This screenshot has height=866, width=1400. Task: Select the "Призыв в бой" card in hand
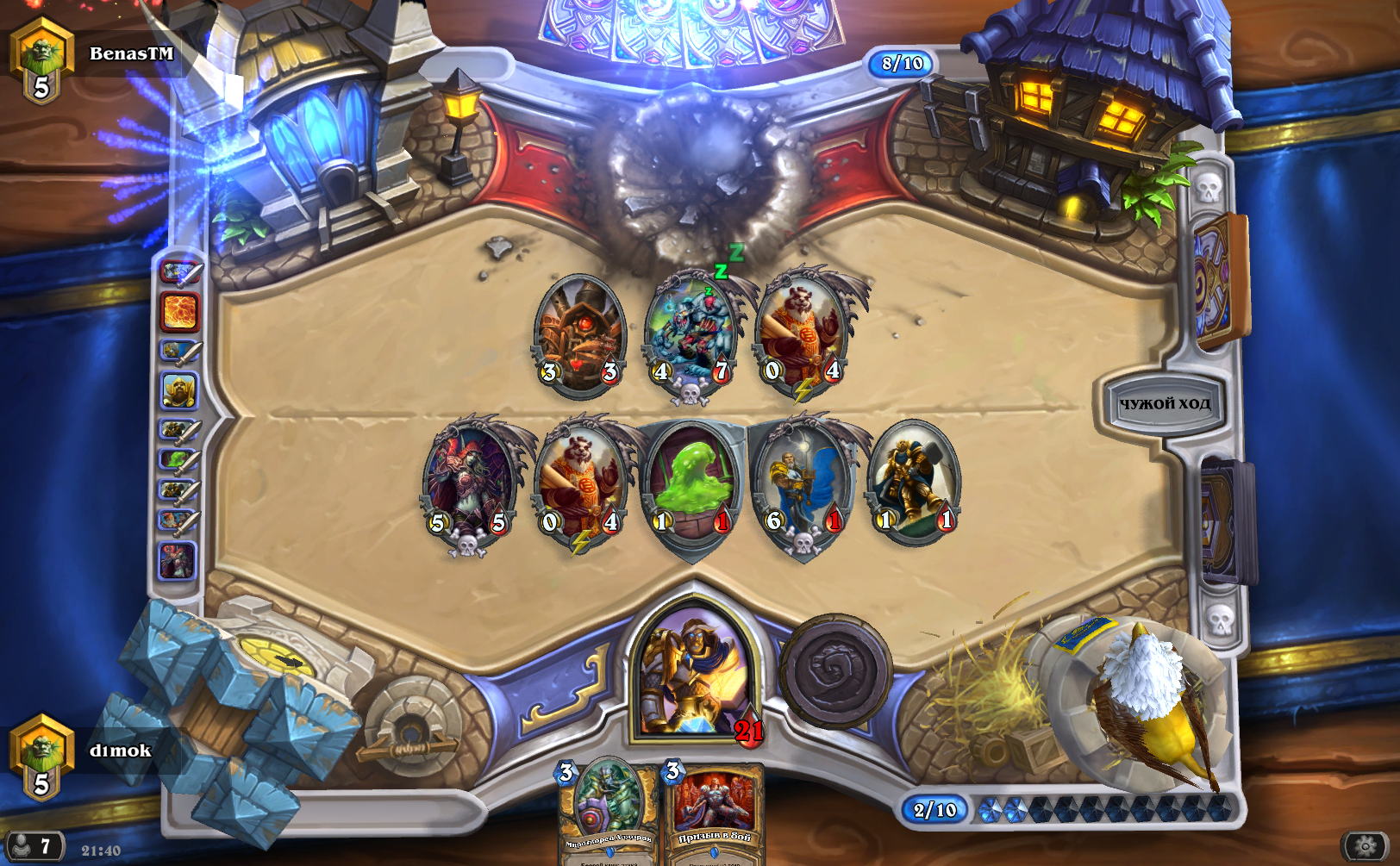coord(714,812)
